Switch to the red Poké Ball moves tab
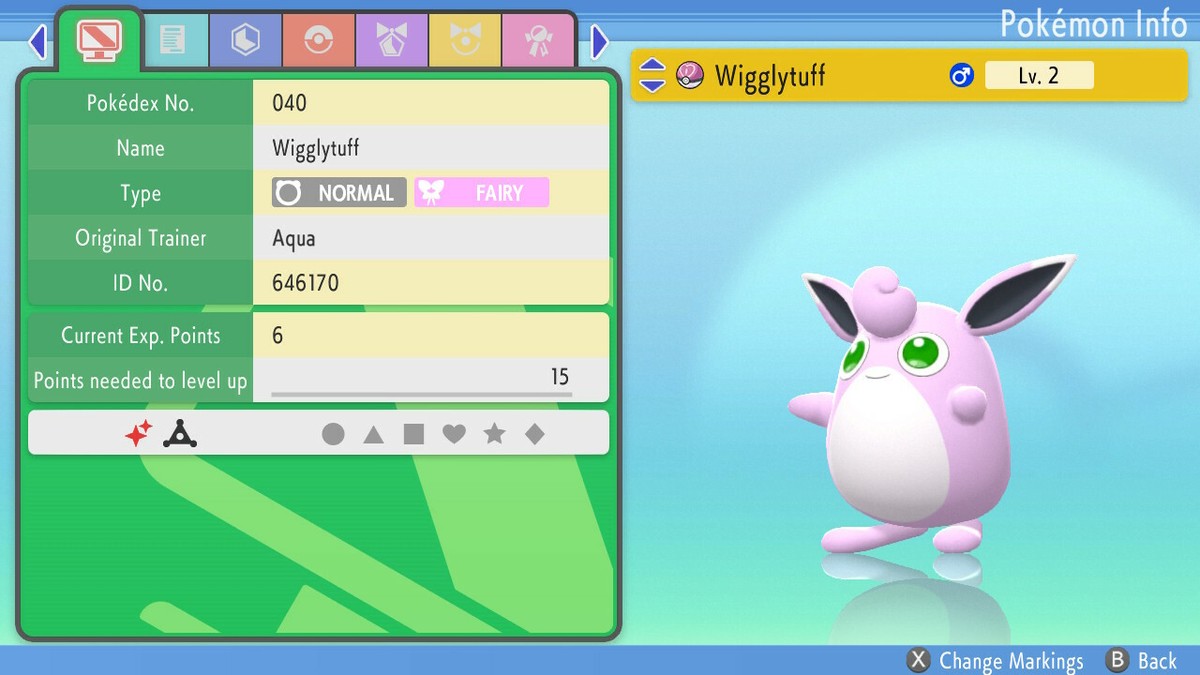1200x675 pixels. tap(318, 41)
